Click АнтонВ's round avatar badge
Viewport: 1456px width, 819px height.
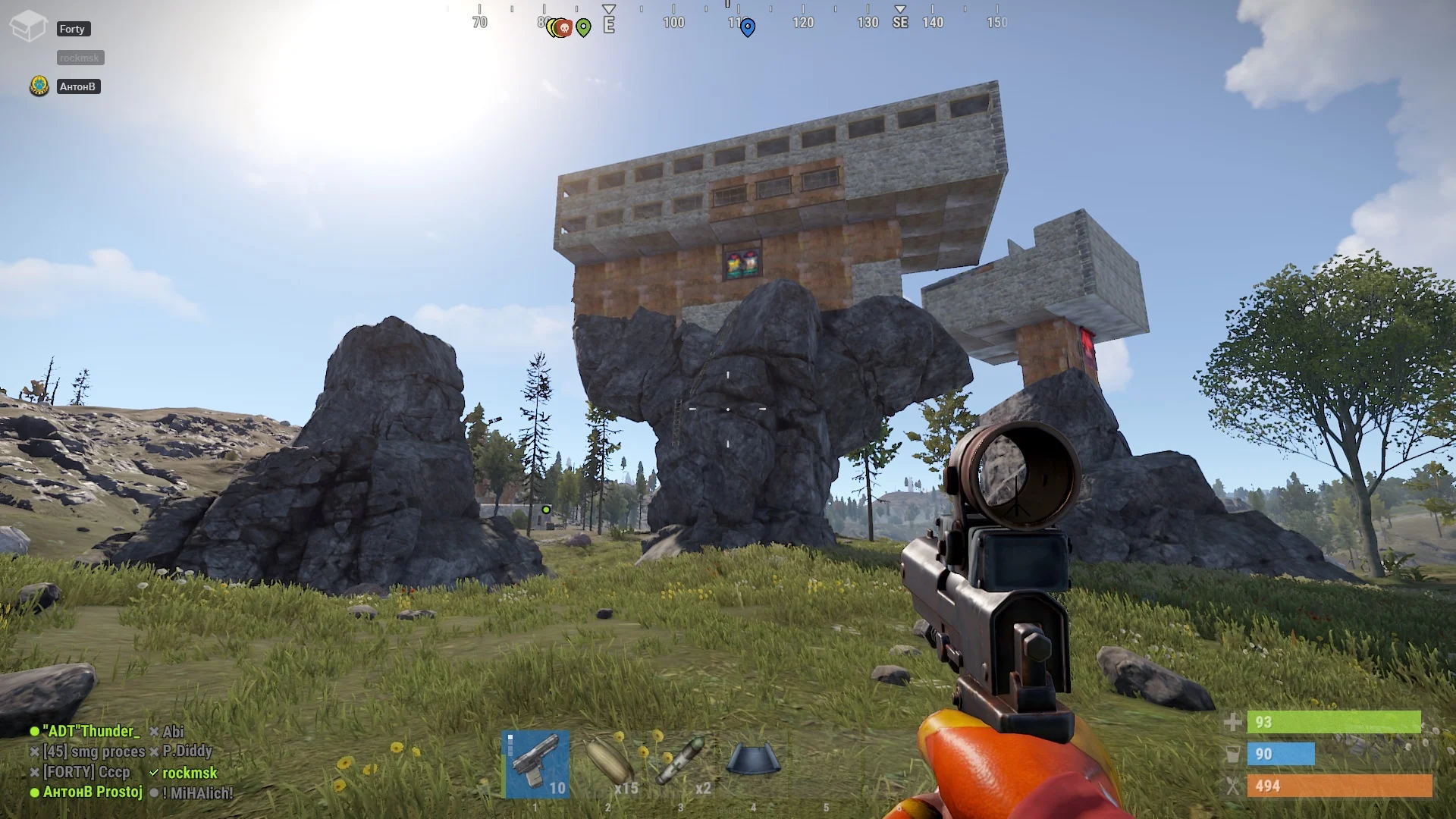[x=39, y=86]
